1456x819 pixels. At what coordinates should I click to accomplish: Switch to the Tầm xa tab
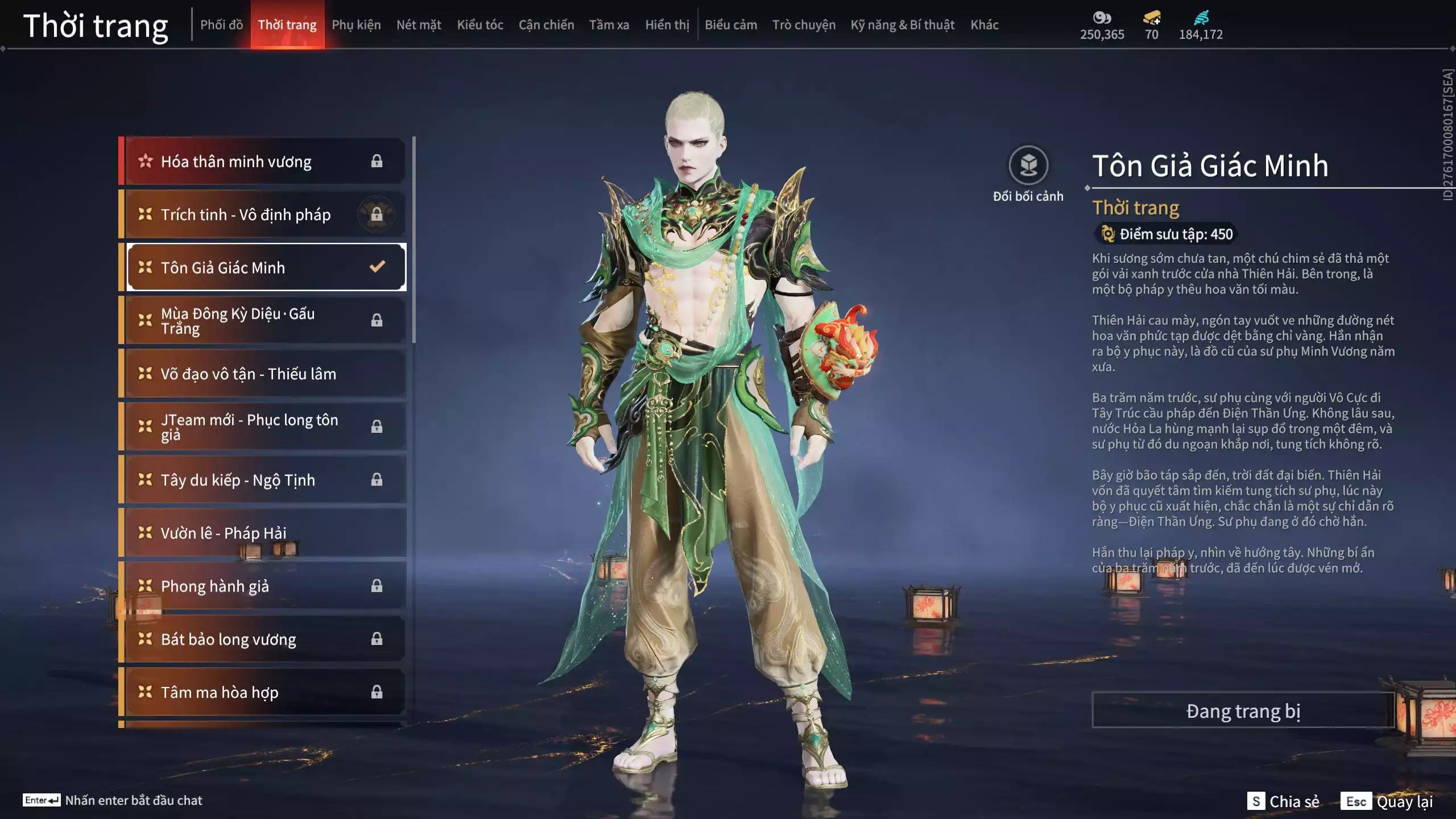pos(609,25)
